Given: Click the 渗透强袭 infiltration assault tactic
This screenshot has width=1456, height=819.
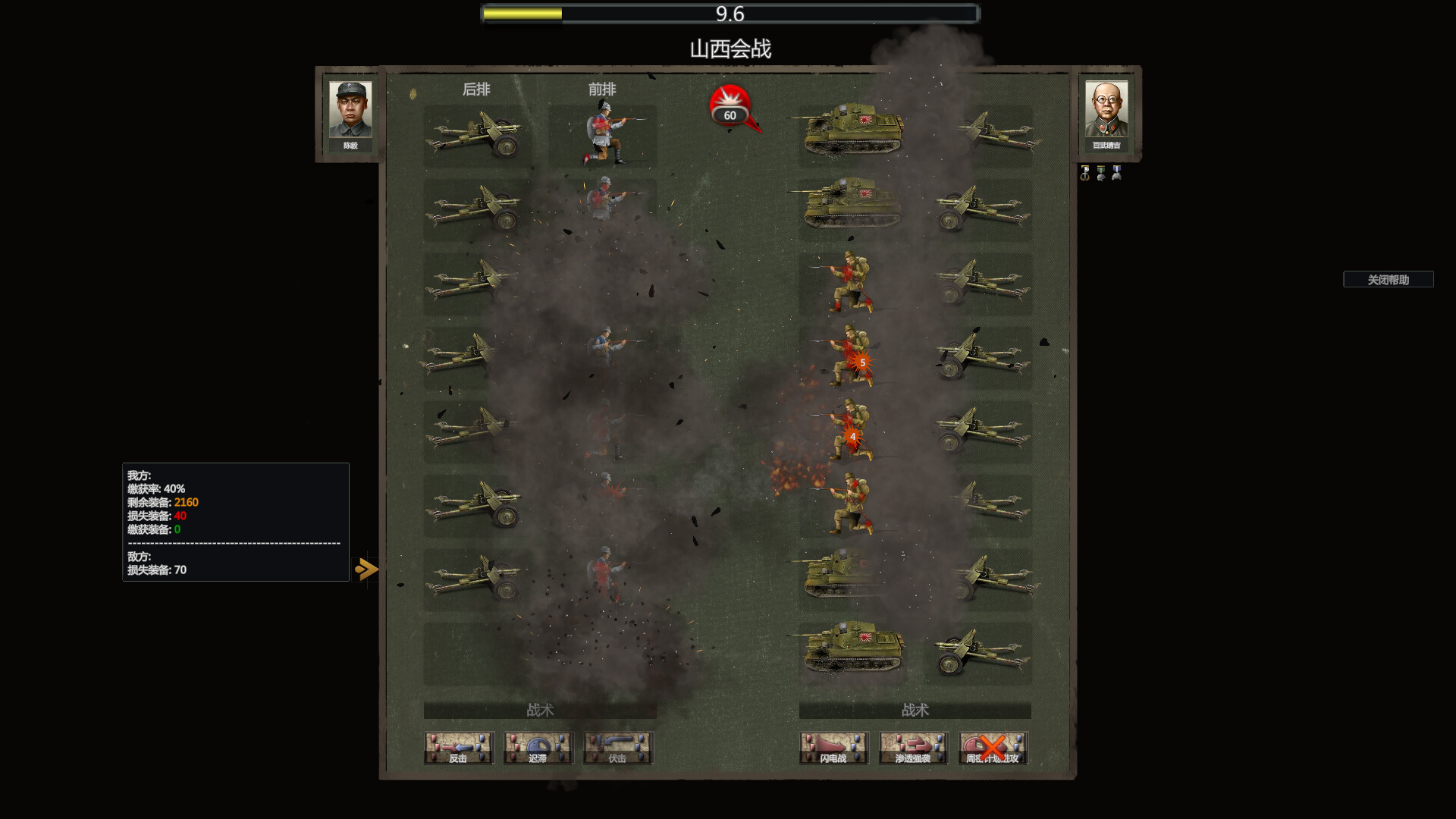Looking at the screenshot, I should tap(913, 748).
